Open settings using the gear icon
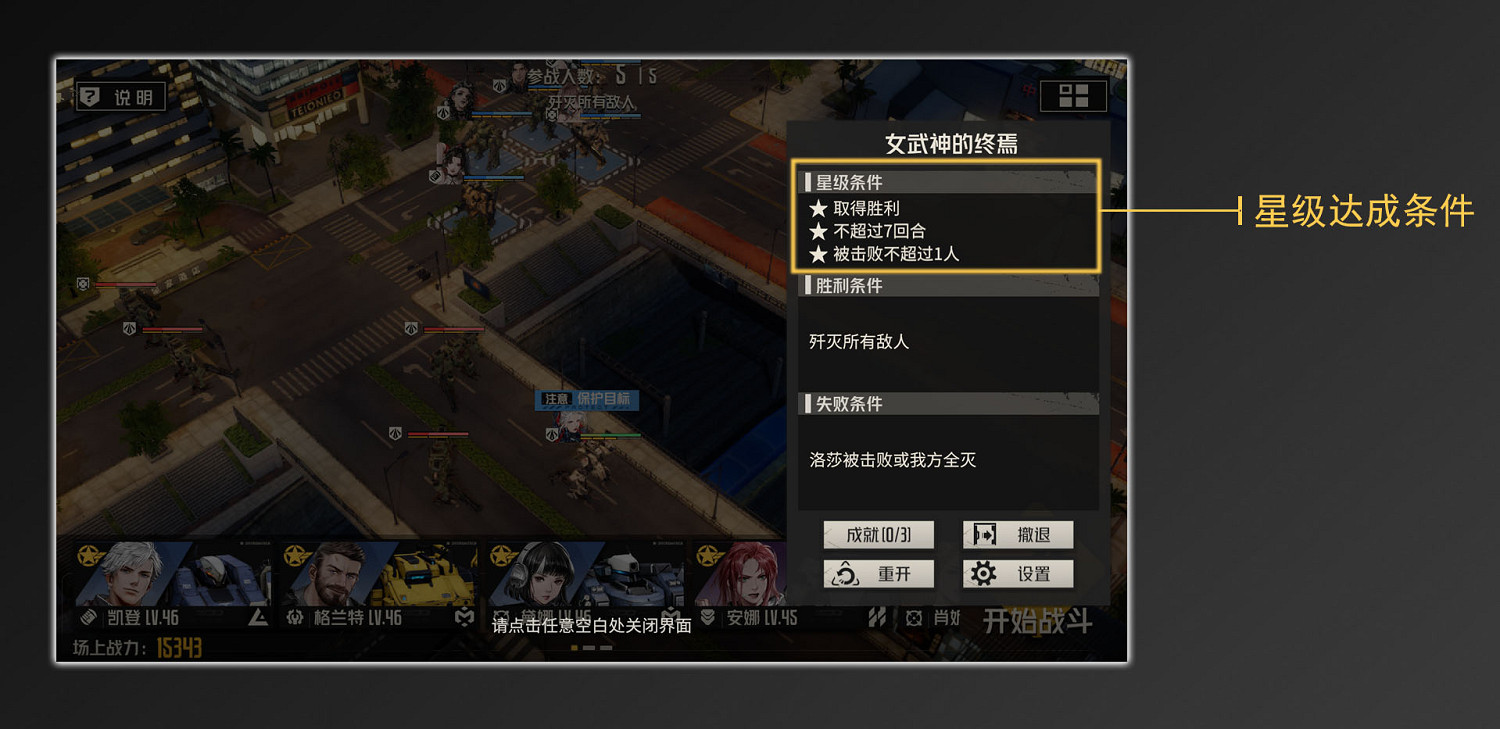 click(x=985, y=573)
